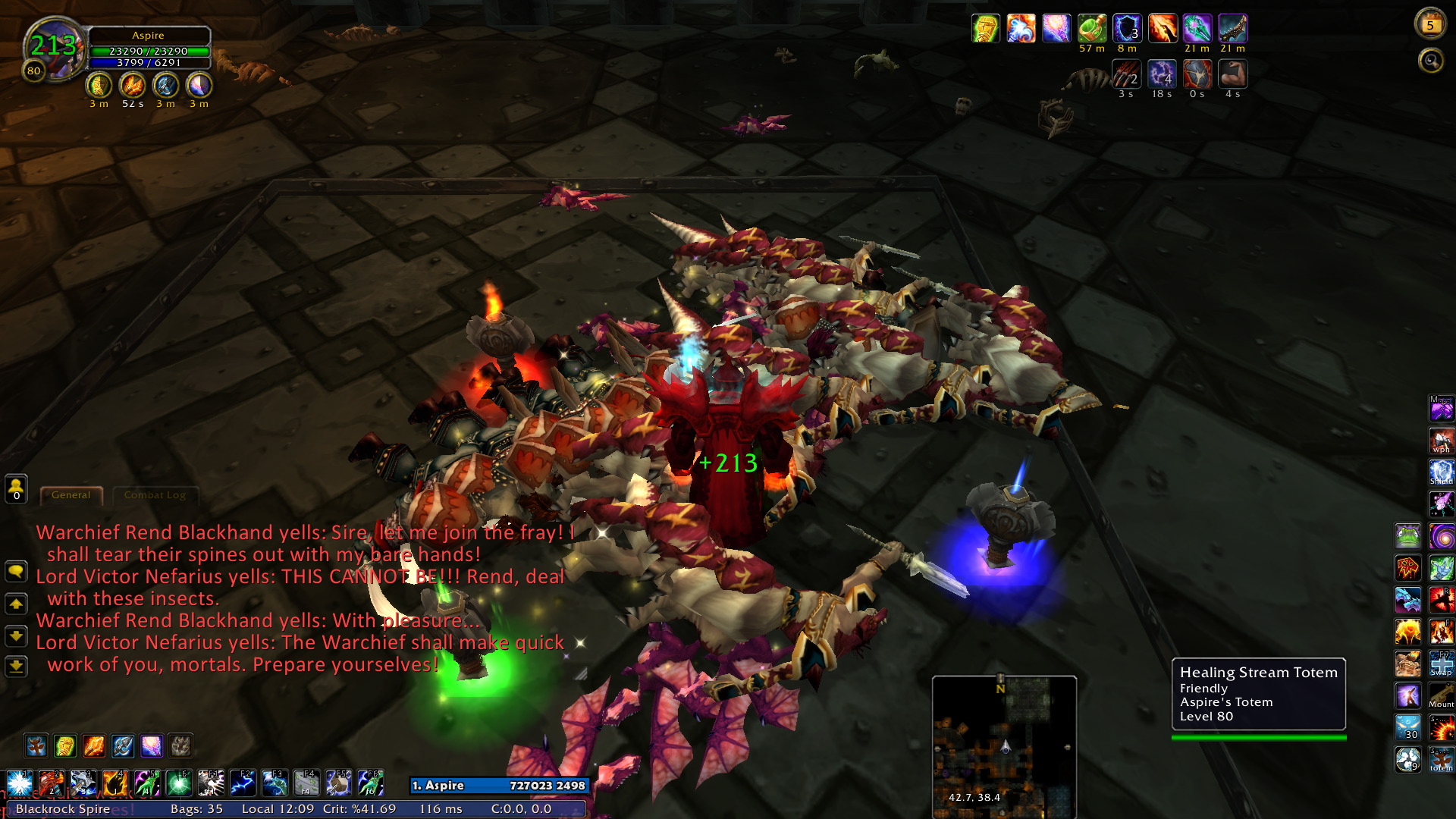Use the F7 Swap button
This screenshot has height=819, width=1456.
click(1441, 664)
